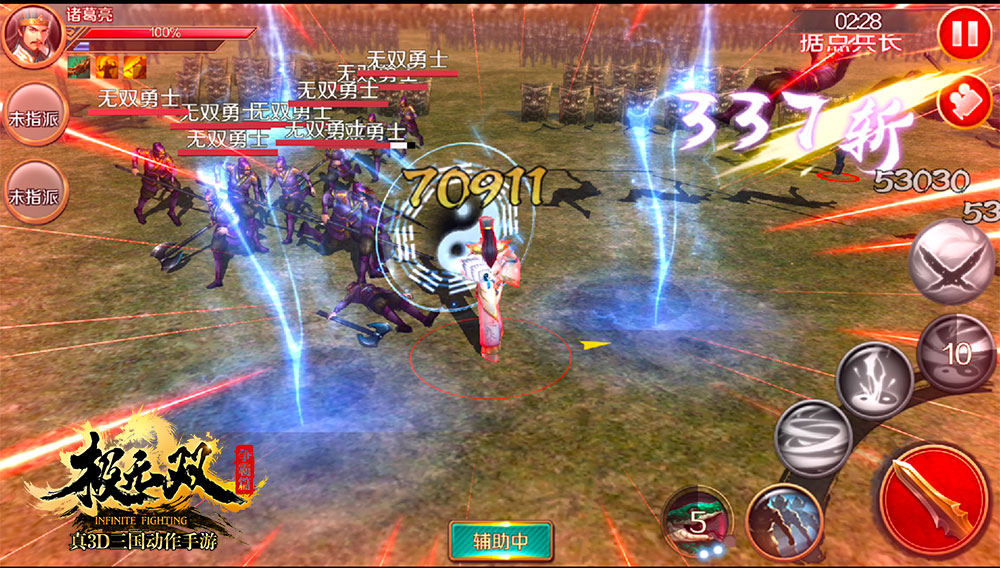1000x568 pixels.
Task: Use the skill showing cooldown 10
Action: (956, 351)
